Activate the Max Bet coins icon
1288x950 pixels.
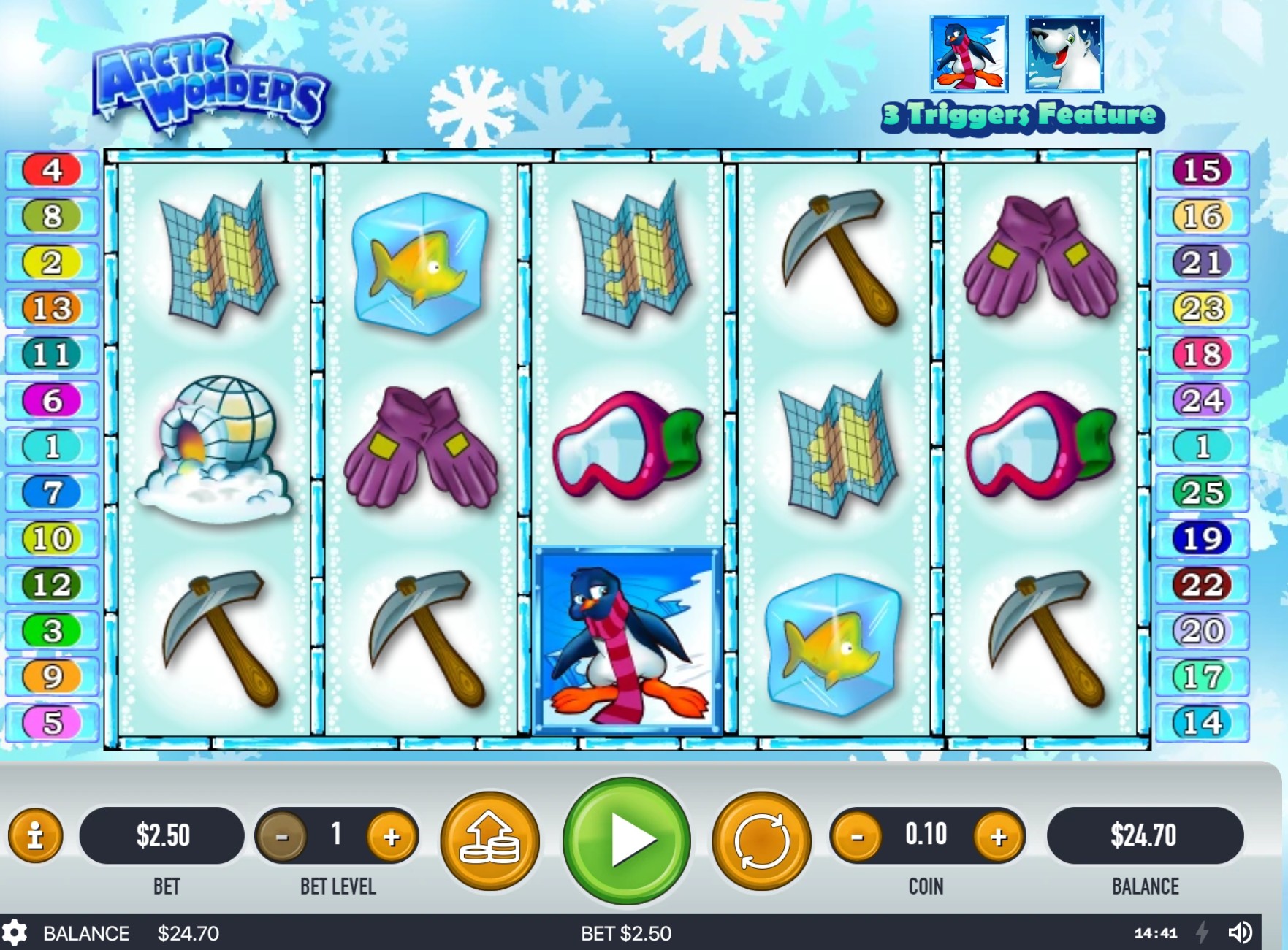491,840
